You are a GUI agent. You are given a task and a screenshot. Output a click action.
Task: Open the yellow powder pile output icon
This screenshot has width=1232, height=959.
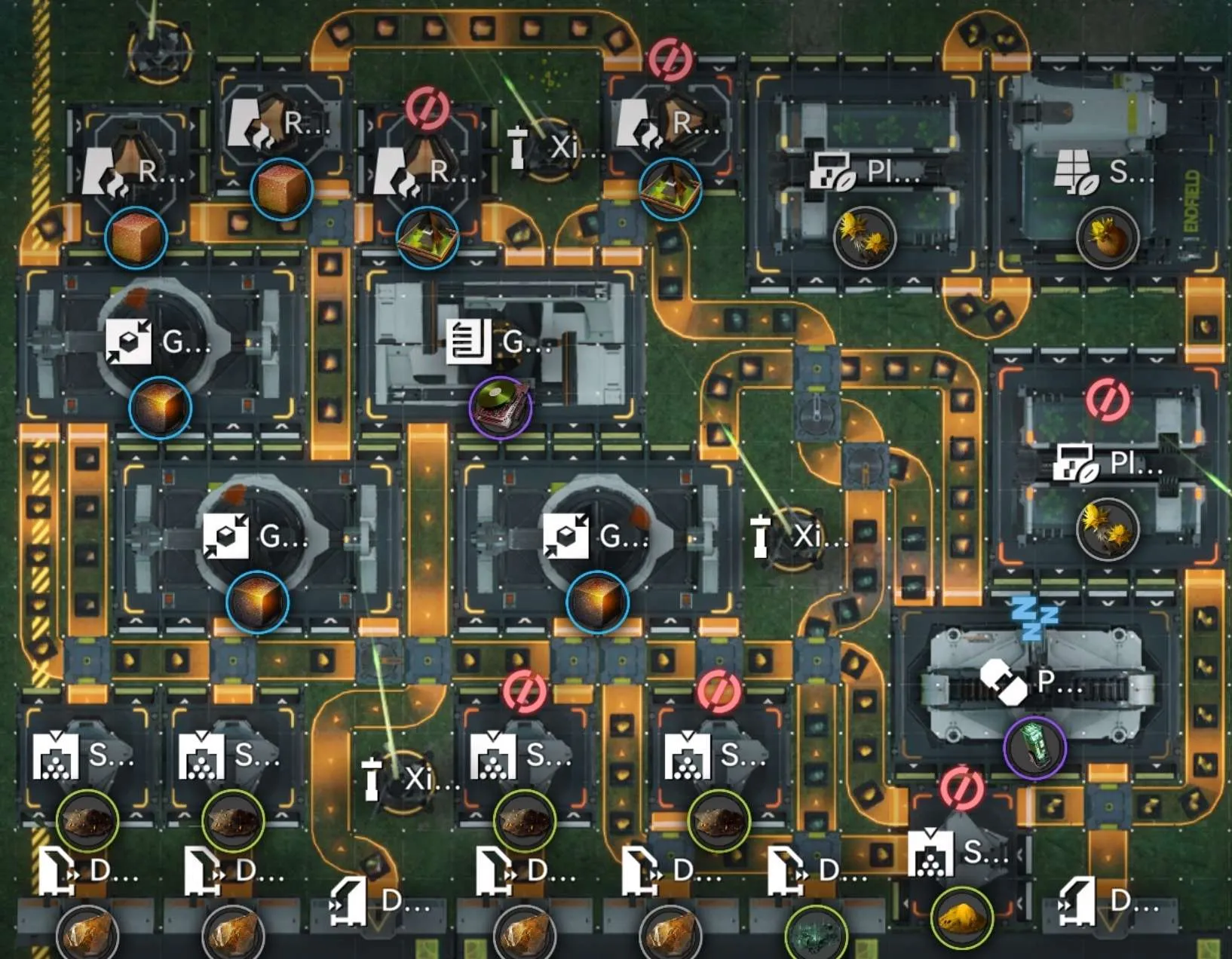click(x=961, y=918)
